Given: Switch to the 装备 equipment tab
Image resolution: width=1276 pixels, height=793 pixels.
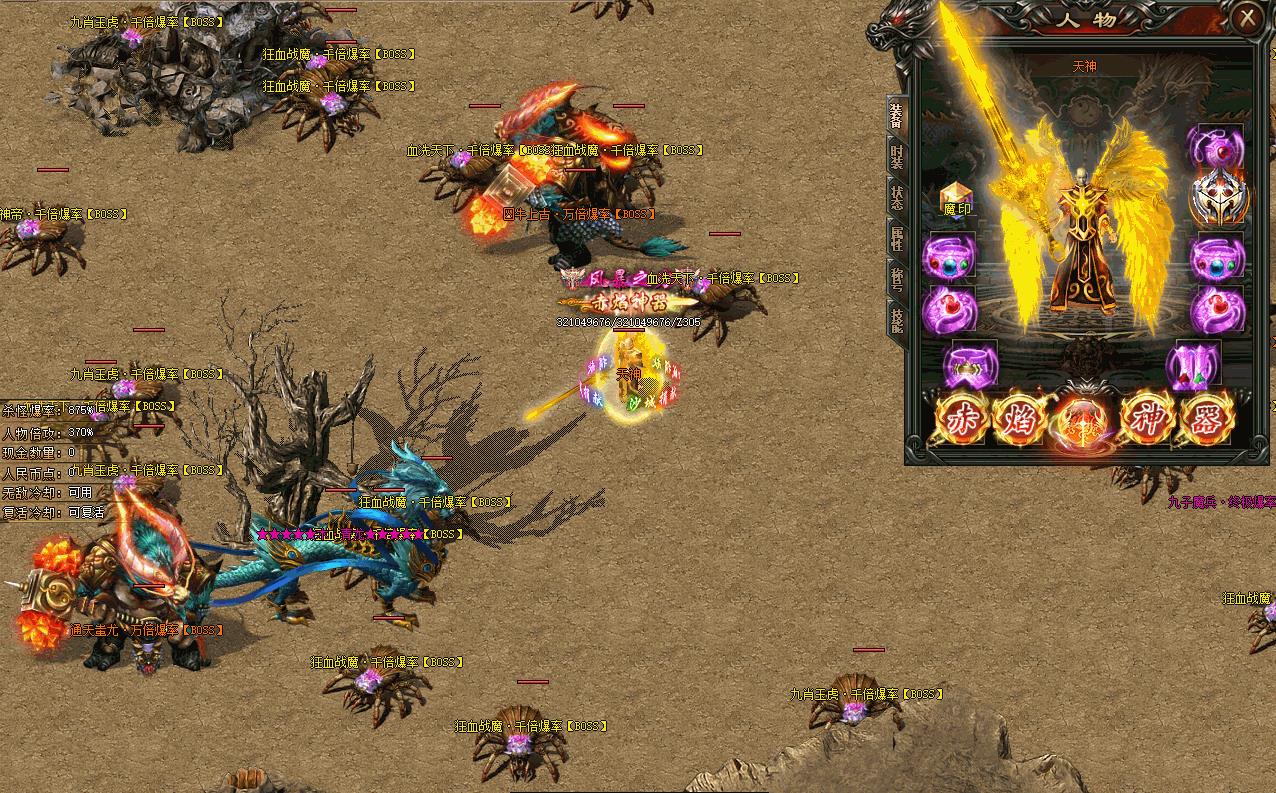Looking at the screenshot, I should coord(896,118).
